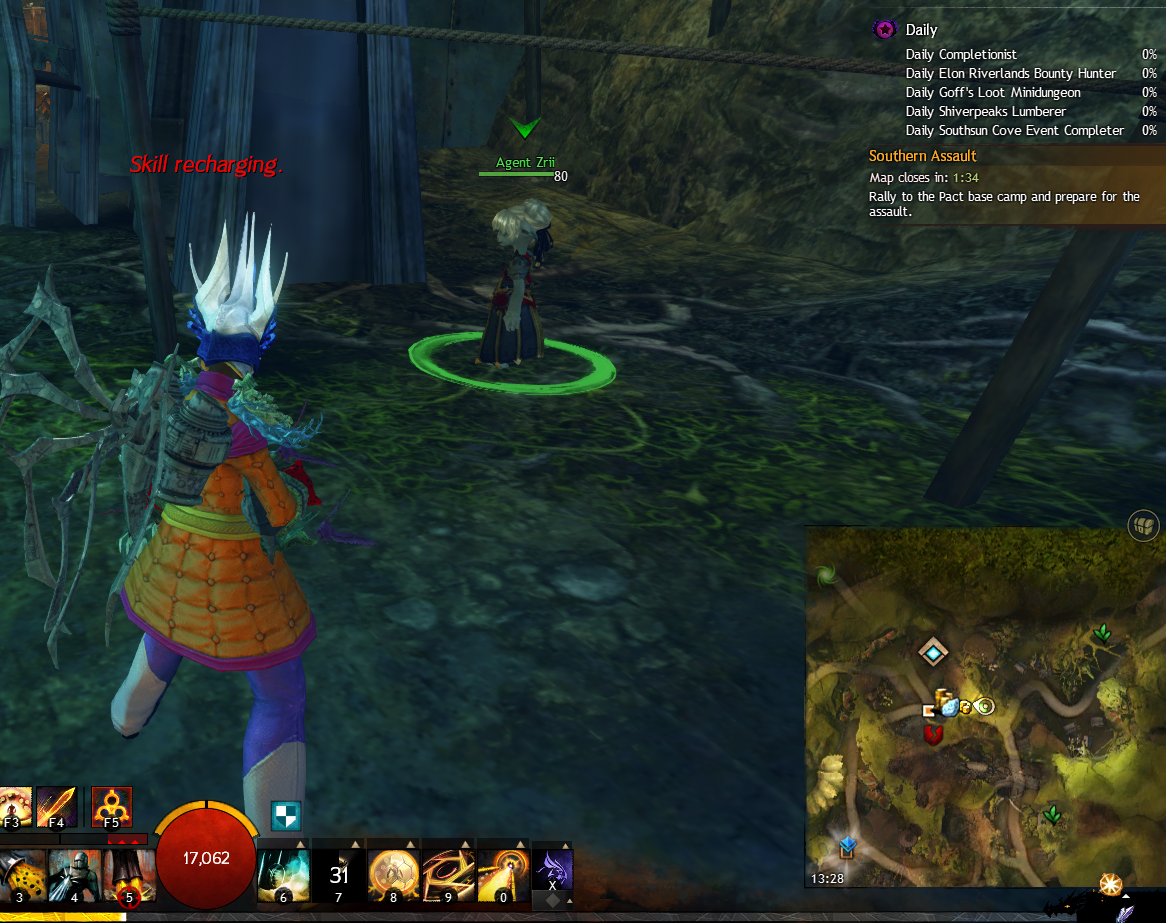Use the golden hexagon dome skill, slot 8
Screen dimensions: 1166x923
392,874
